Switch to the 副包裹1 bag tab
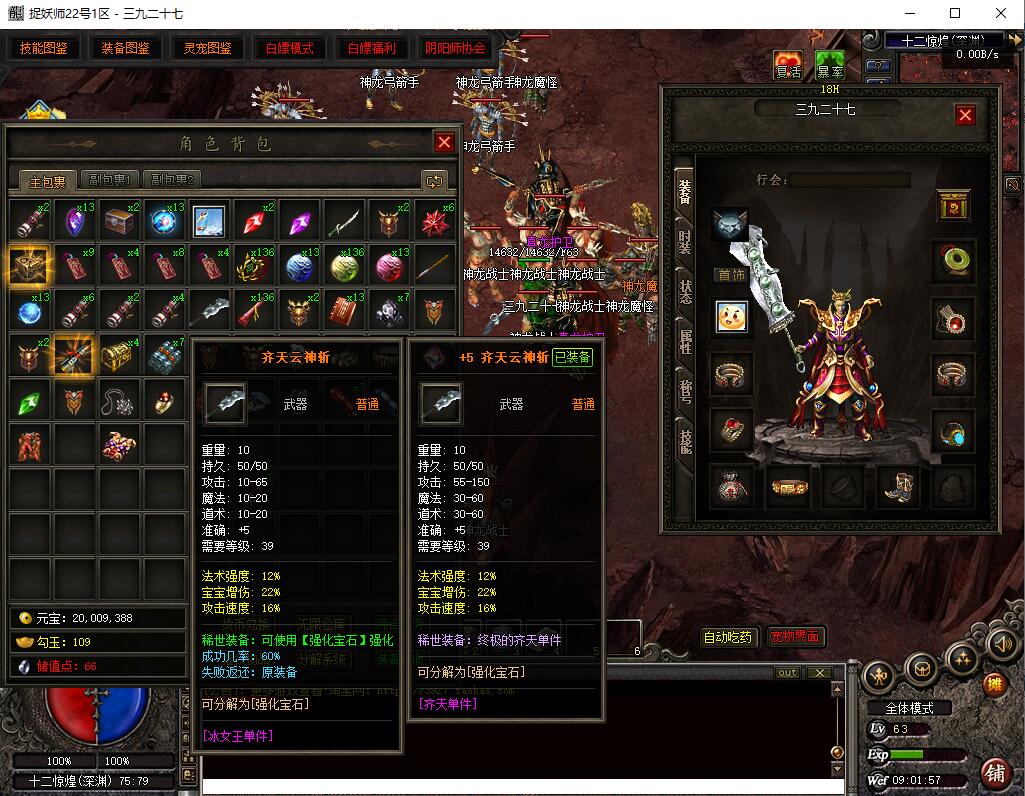 pyautogui.click(x=108, y=181)
